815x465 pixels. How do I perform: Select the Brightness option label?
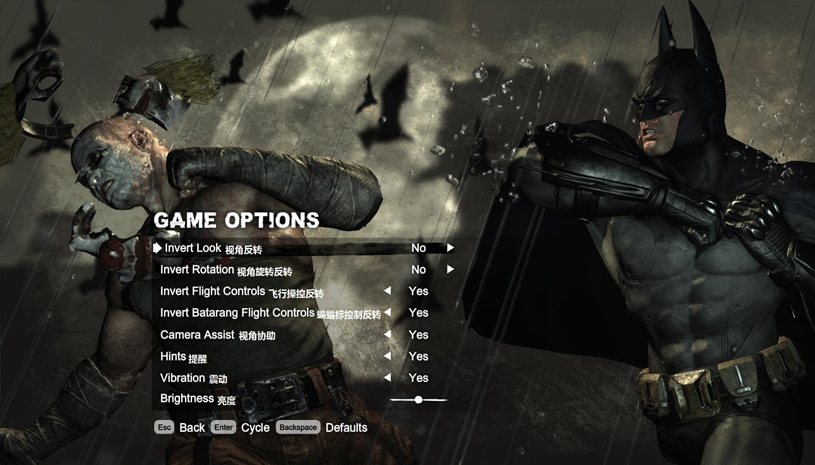[197, 399]
